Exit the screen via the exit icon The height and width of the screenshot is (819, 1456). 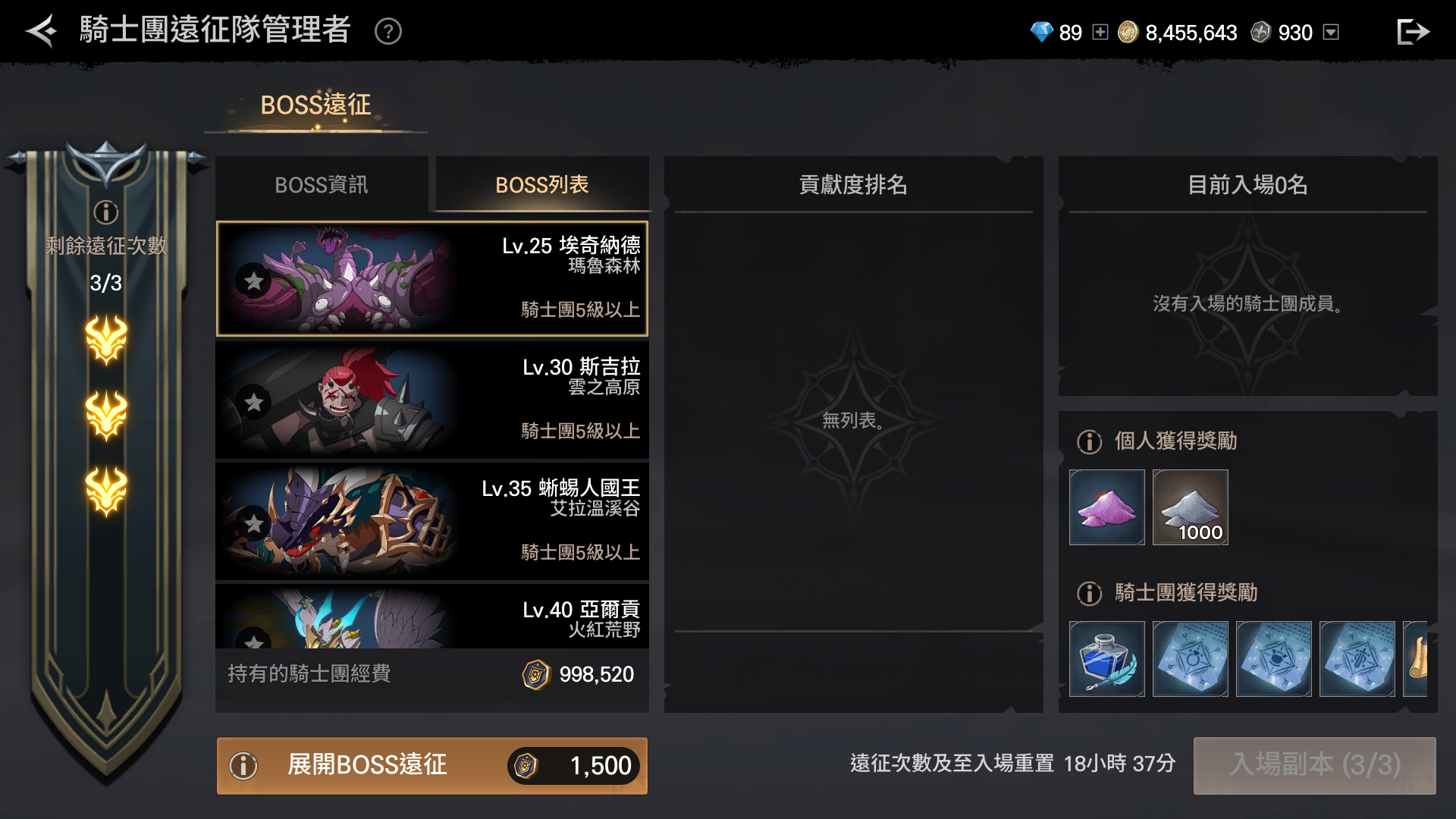tap(1413, 32)
